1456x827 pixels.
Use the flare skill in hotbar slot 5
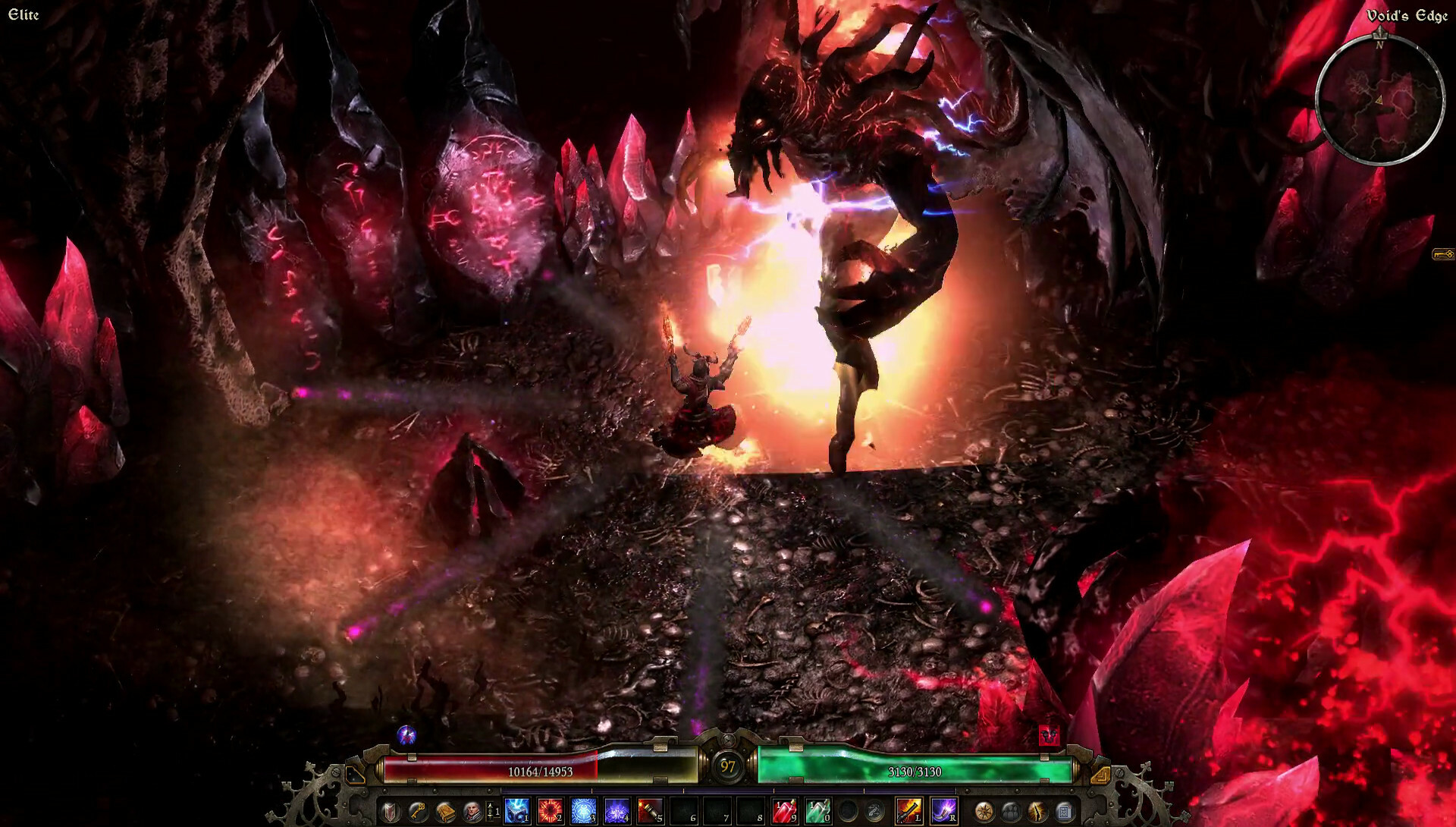point(648,809)
